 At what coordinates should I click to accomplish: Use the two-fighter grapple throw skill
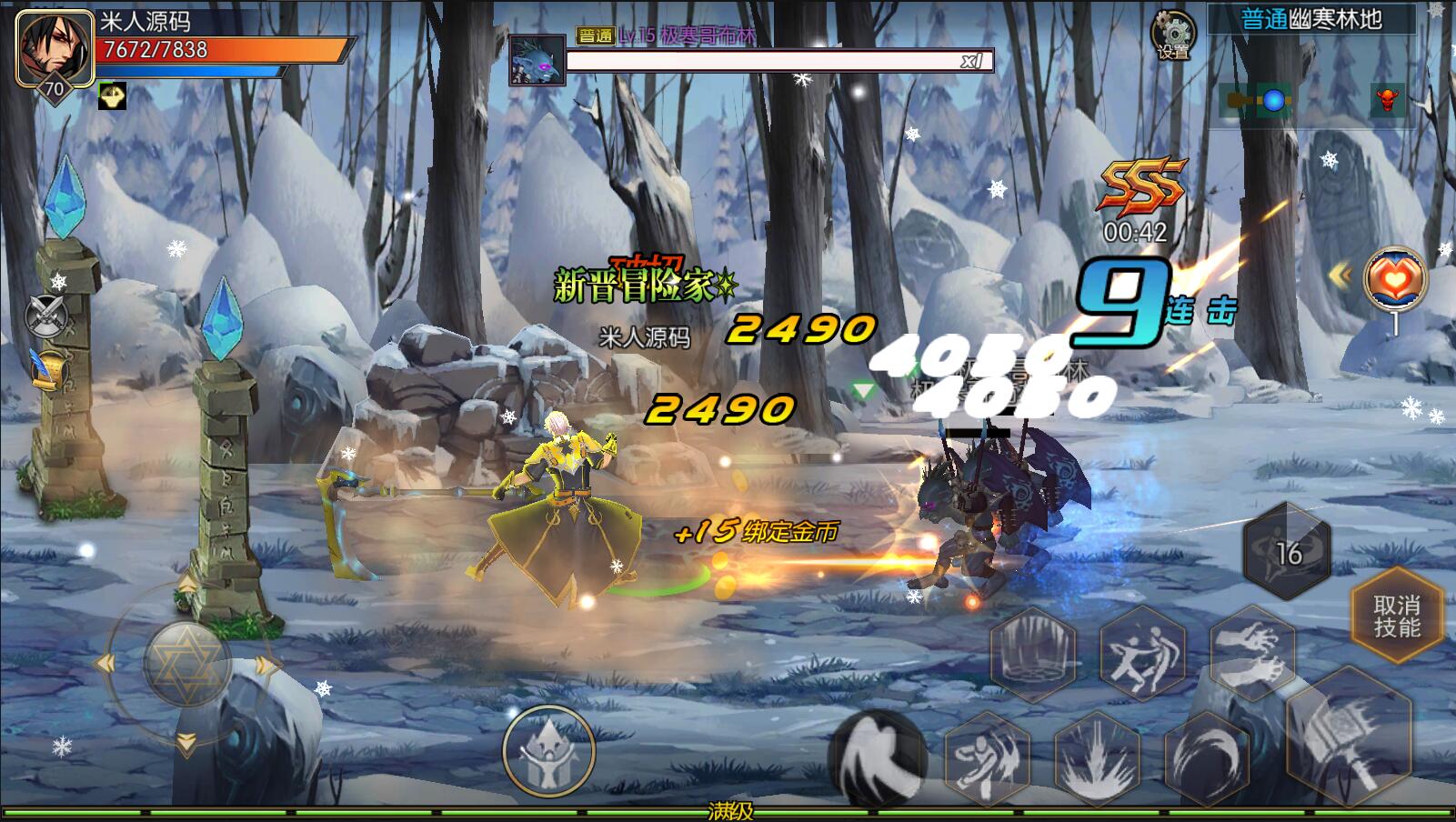[x=1142, y=652]
